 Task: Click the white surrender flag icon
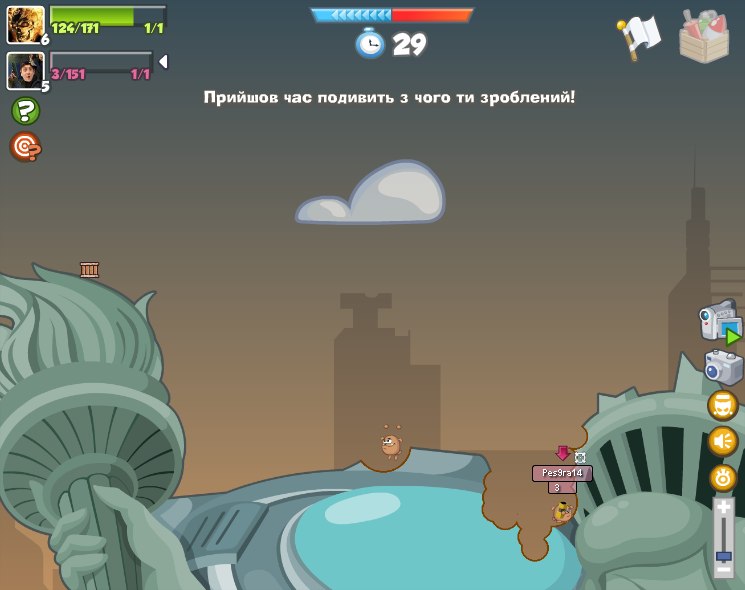tap(640, 36)
